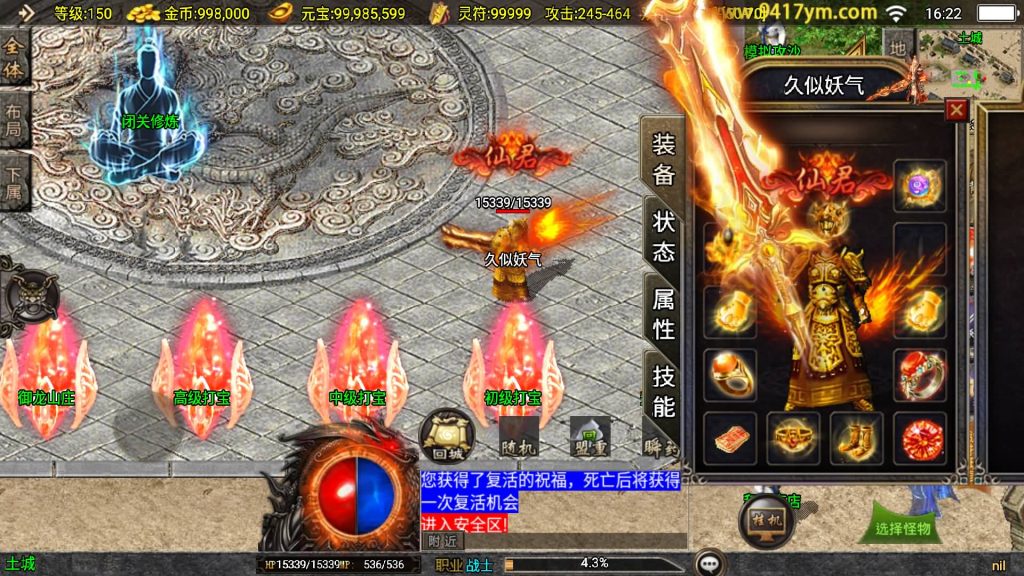Screen dimensions: 1024x576
Task: Select the purple gem necklace slot
Action: click(x=919, y=185)
